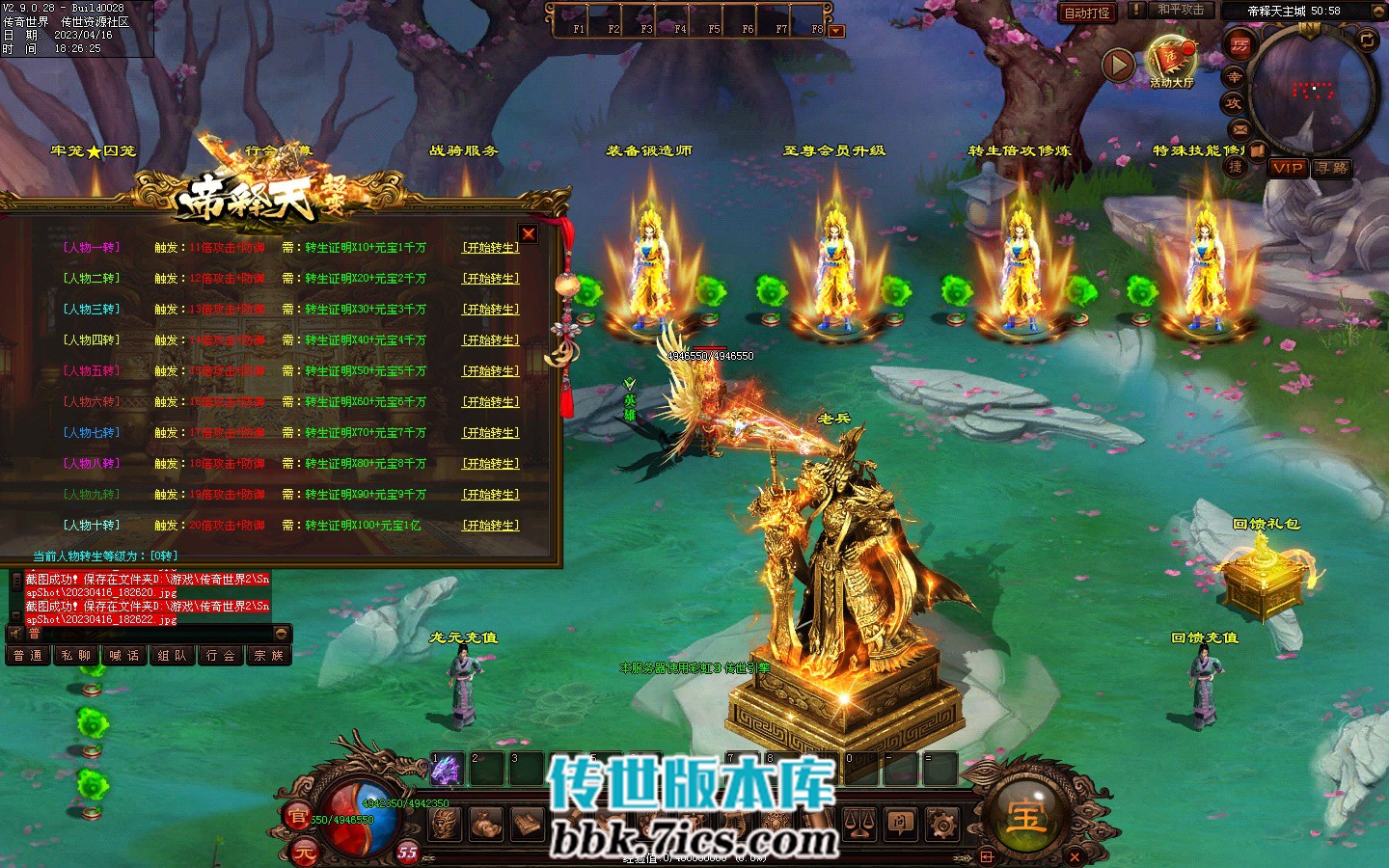The height and width of the screenshot is (868, 1389).
Task: Close the rebirth dialog with the red X
Action: point(528,233)
